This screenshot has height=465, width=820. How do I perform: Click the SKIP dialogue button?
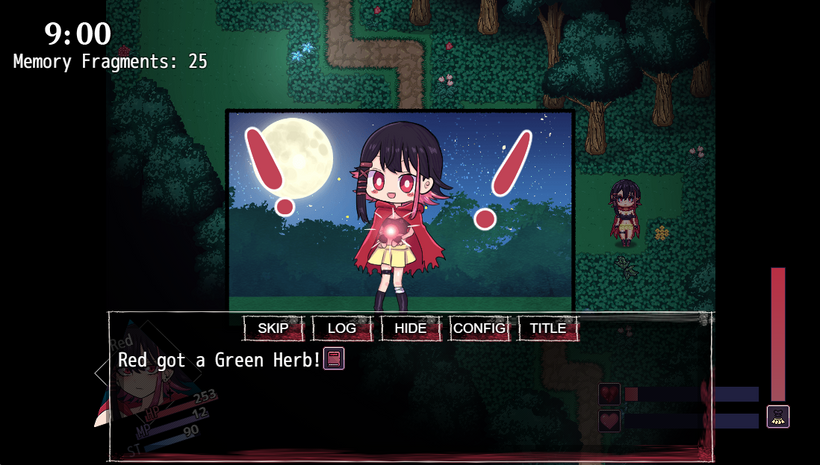tap(273, 328)
